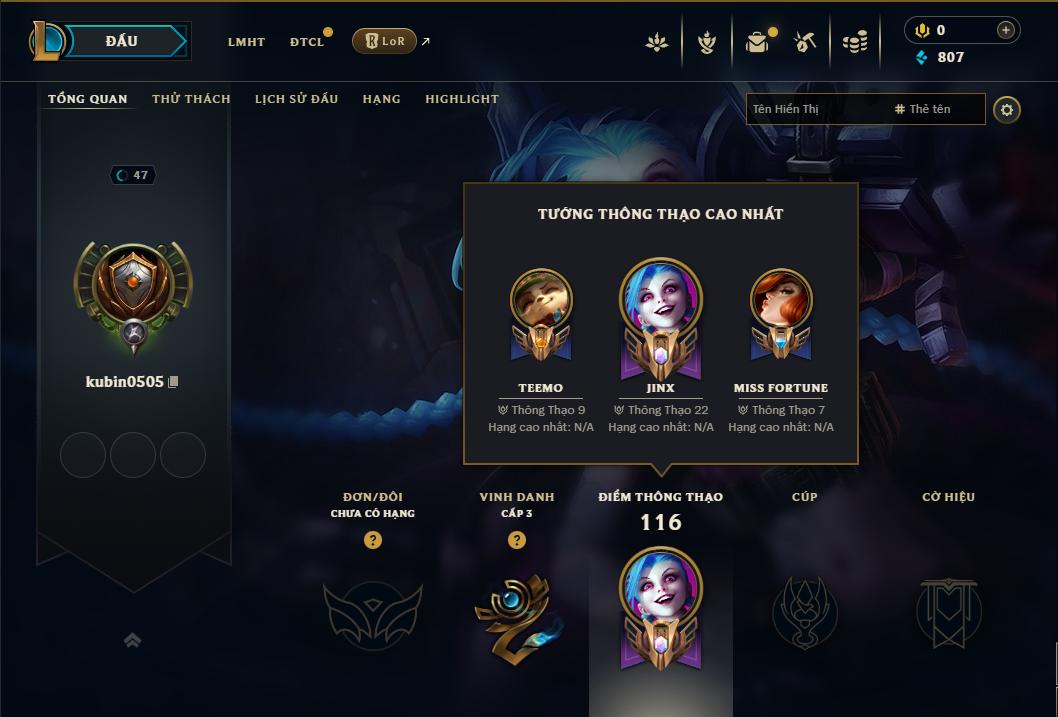
Task: Switch to the LỊCH SỬ ĐẤU tab
Action: tap(296, 99)
